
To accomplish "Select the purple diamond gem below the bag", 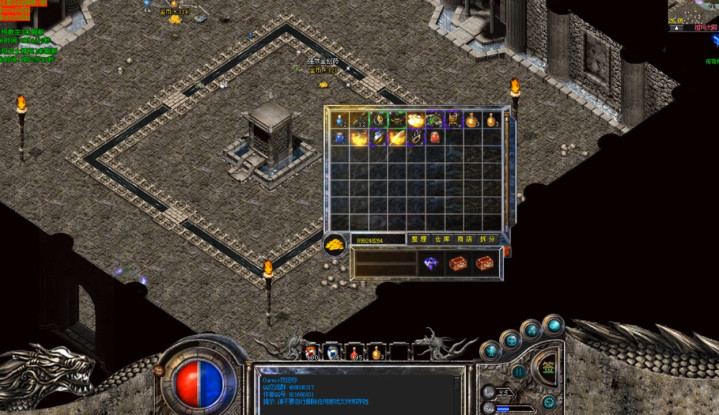I will (431, 263).
